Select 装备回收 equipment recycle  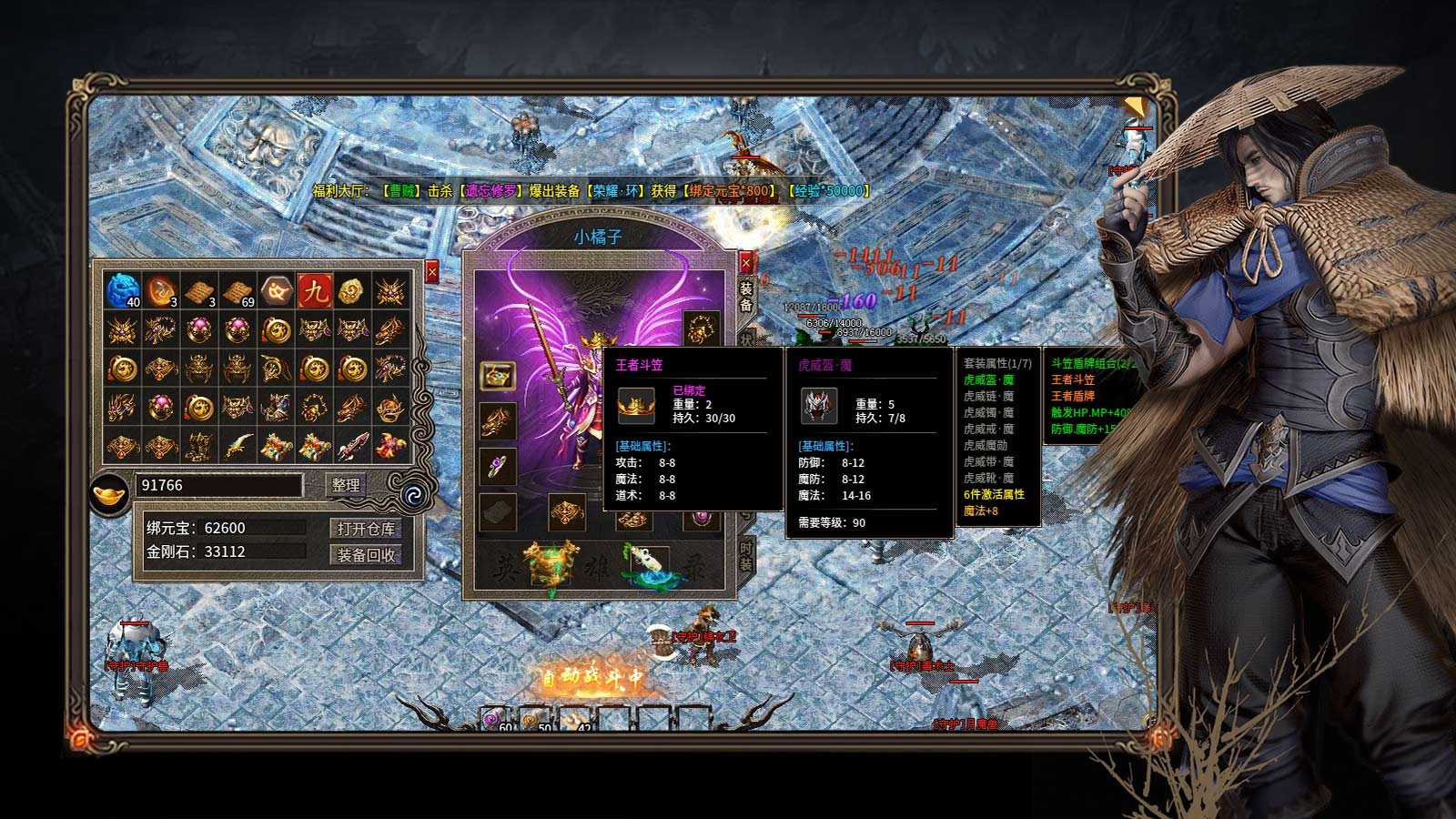(x=366, y=555)
